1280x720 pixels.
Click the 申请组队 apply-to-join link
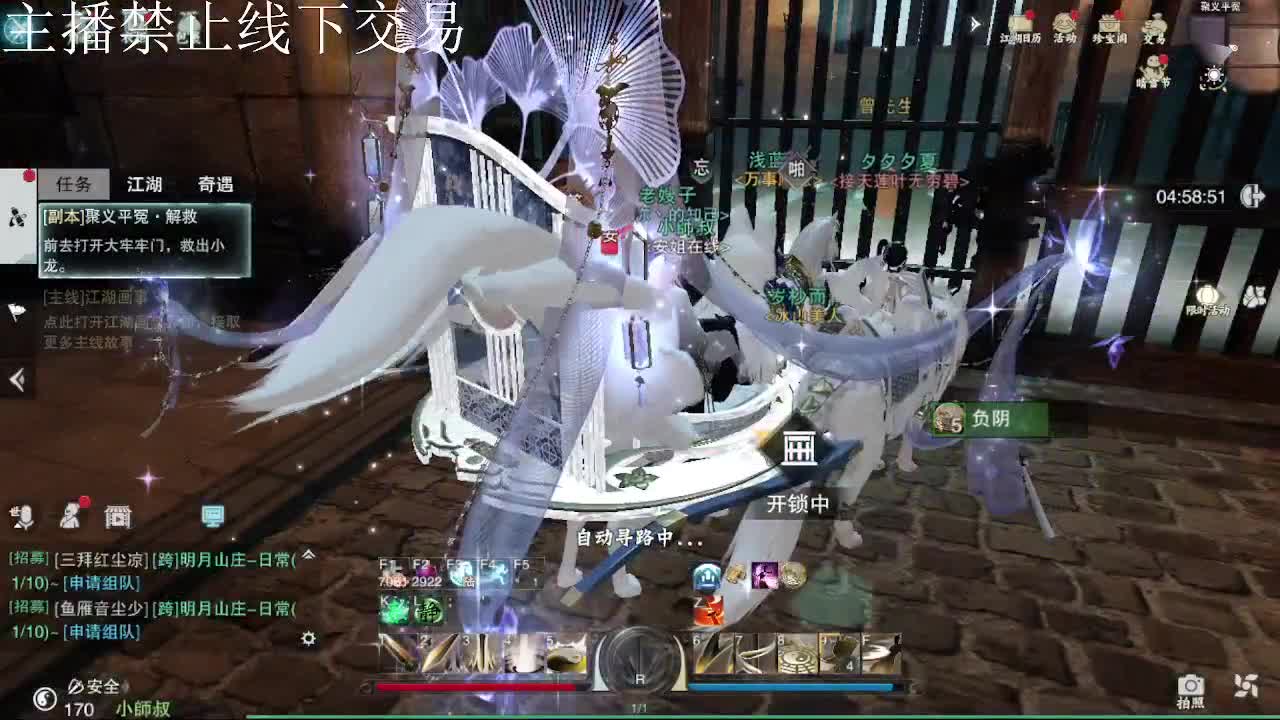(x=104, y=583)
